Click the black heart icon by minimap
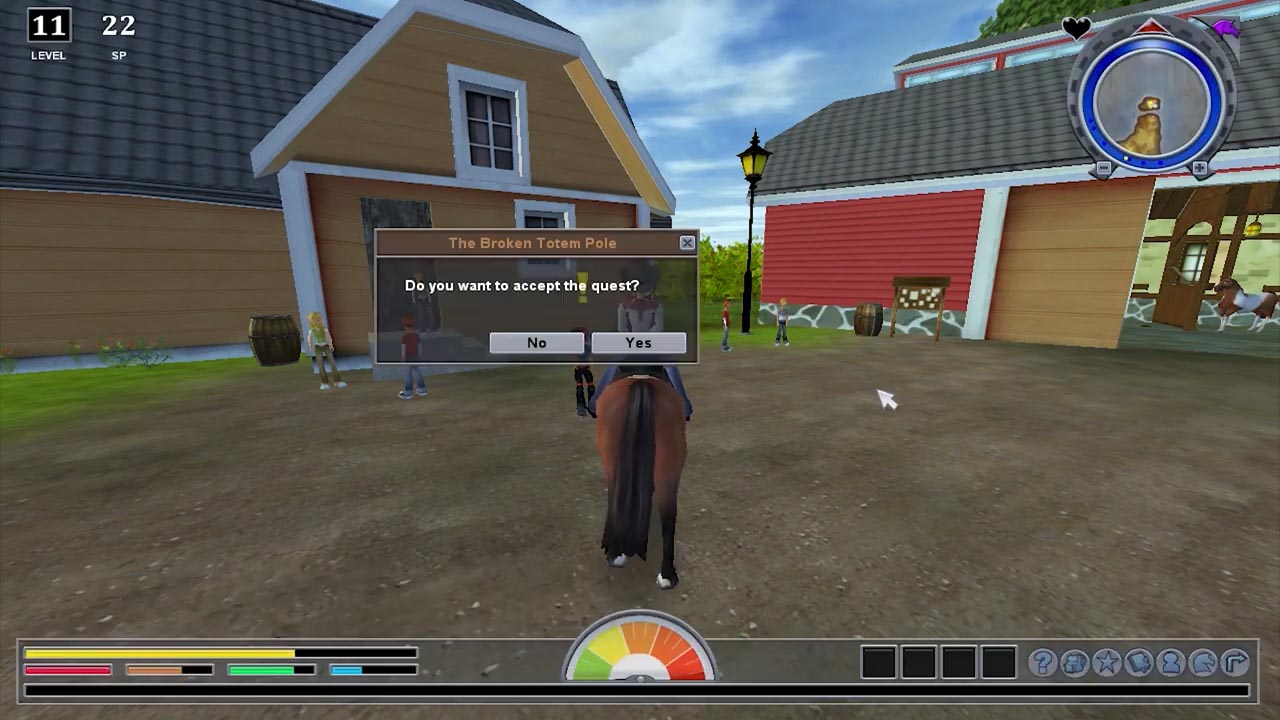 (x=1076, y=28)
